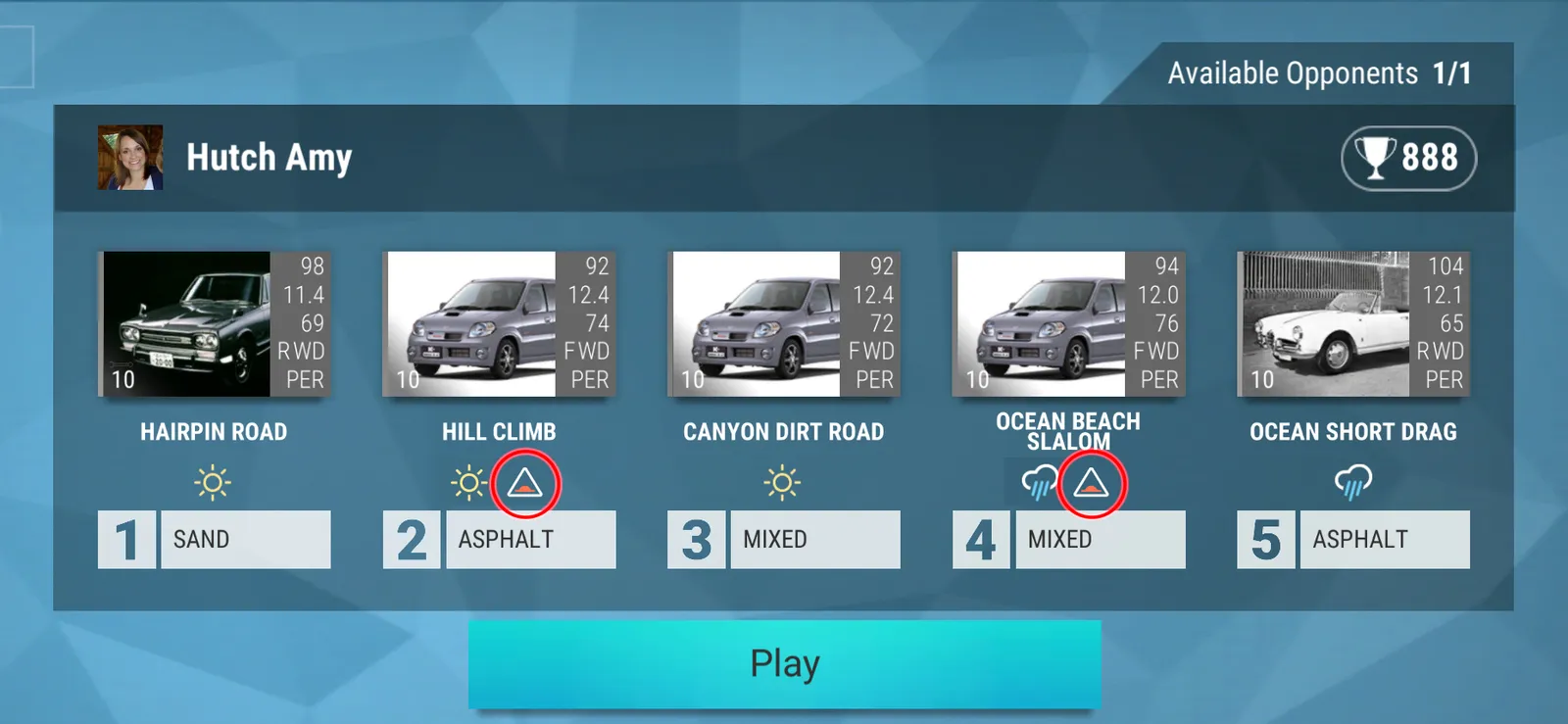
Task: Click the 888 trophy count badge
Action: click(x=1408, y=158)
